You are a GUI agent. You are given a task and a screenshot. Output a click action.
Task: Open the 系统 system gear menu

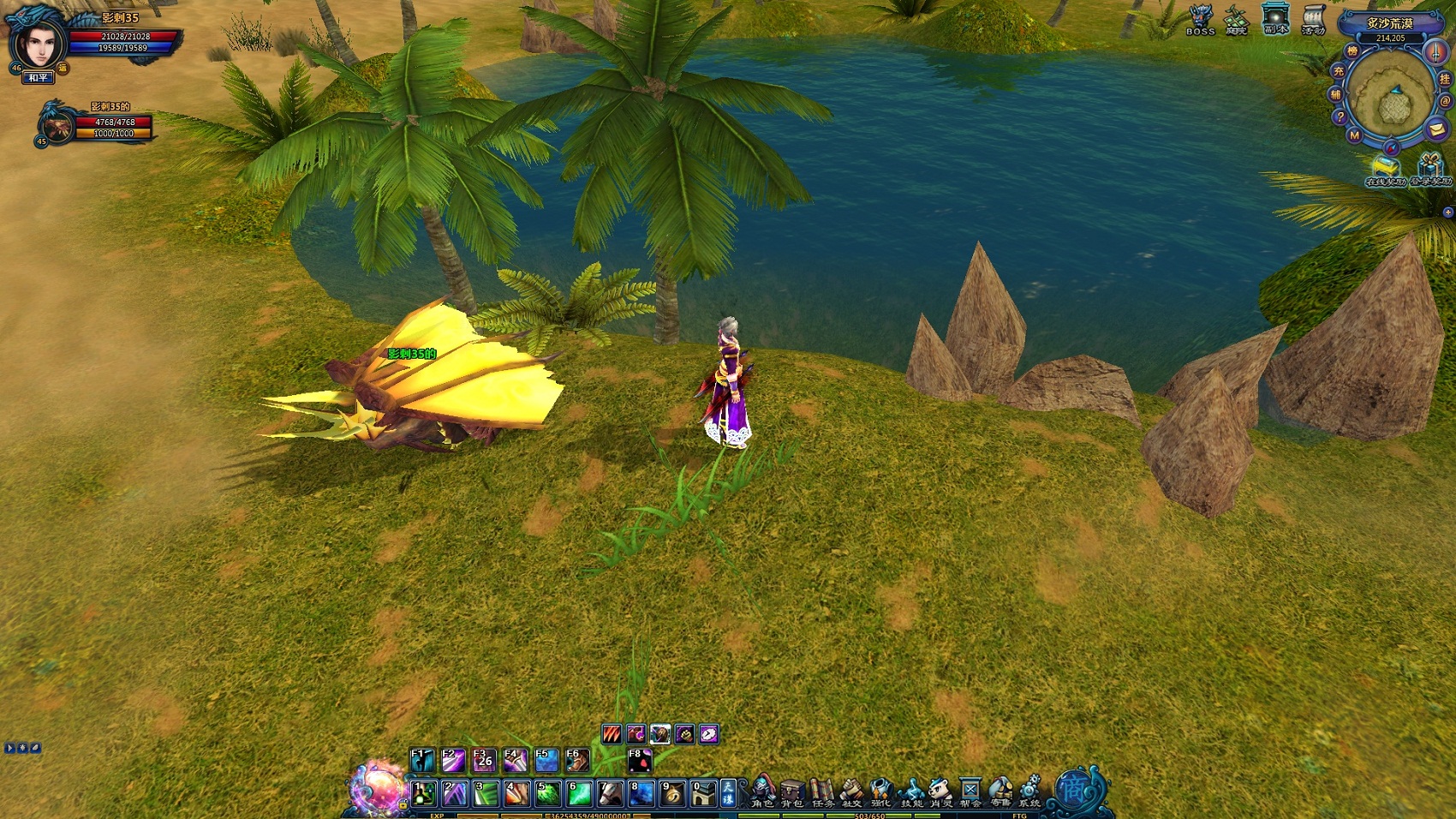click(1029, 791)
